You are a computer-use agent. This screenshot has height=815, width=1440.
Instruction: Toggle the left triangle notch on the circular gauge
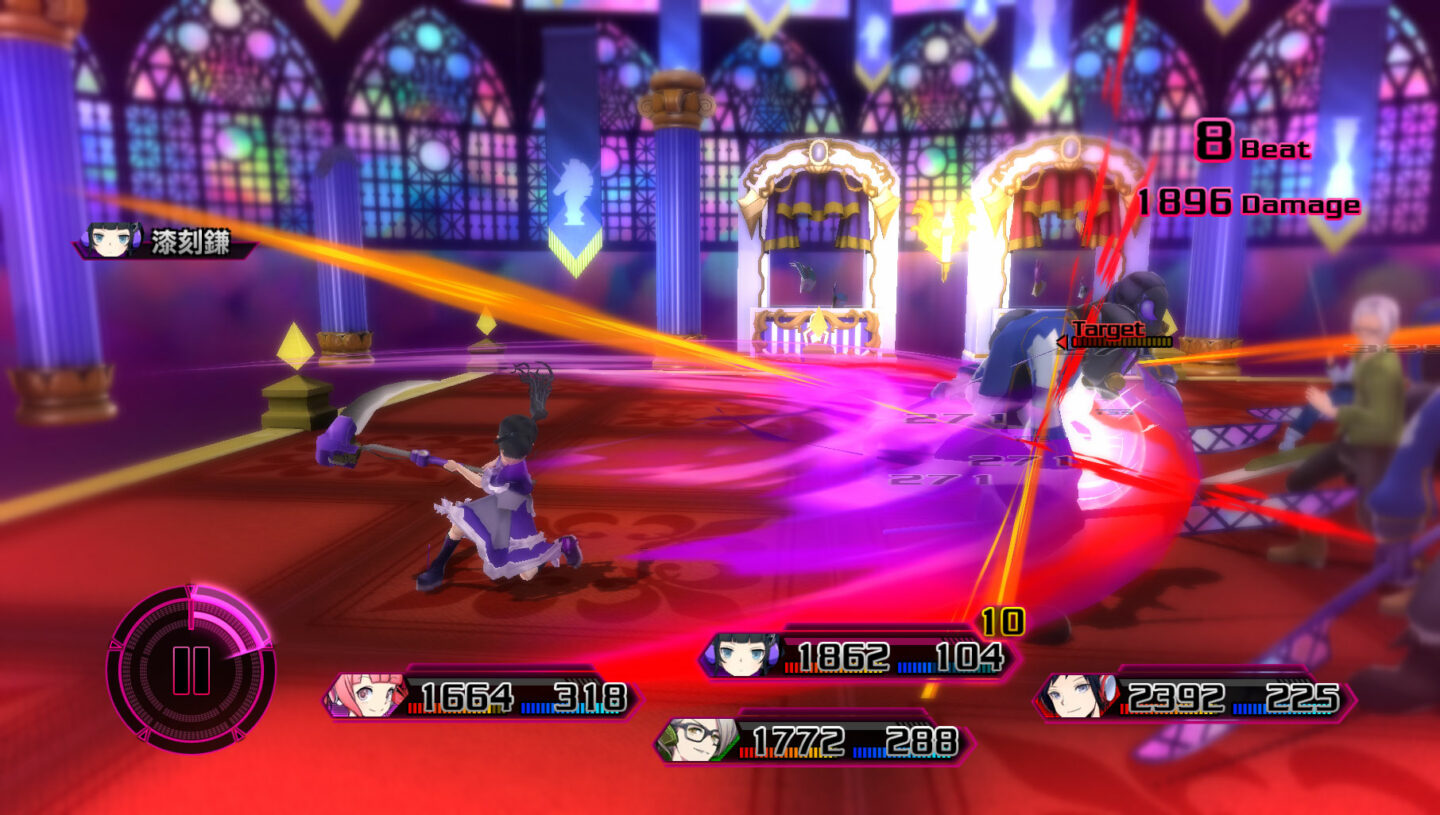pyautogui.click(x=115, y=646)
